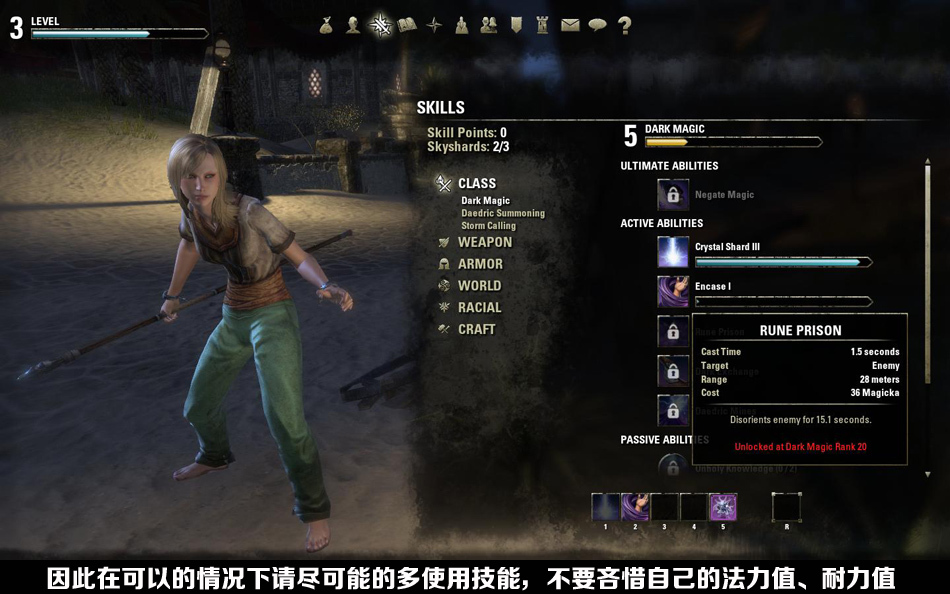Open the Alliance War tower icon

(543, 26)
